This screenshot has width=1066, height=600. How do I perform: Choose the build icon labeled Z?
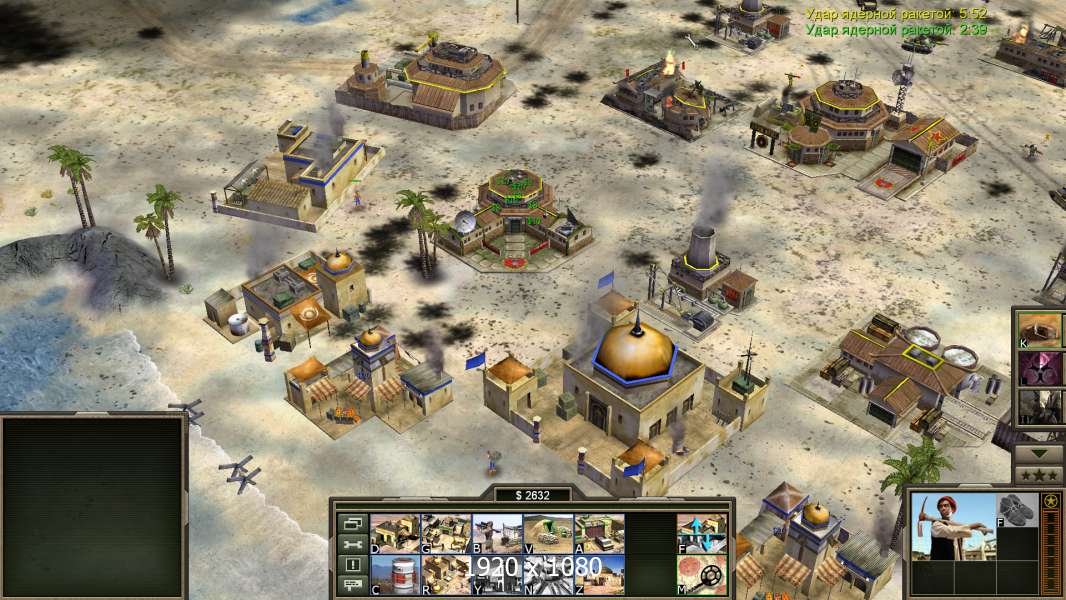[599, 574]
